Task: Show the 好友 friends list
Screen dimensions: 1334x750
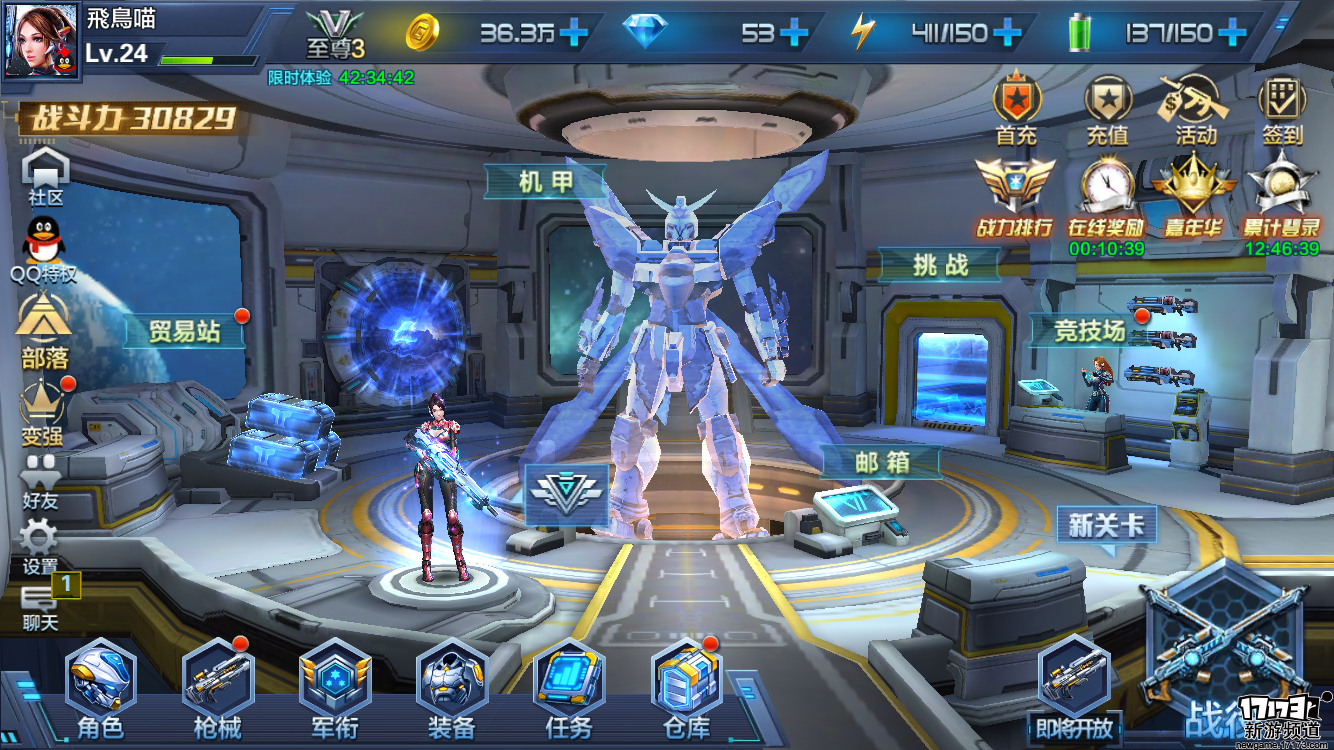Action: click(x=41, y=481)
